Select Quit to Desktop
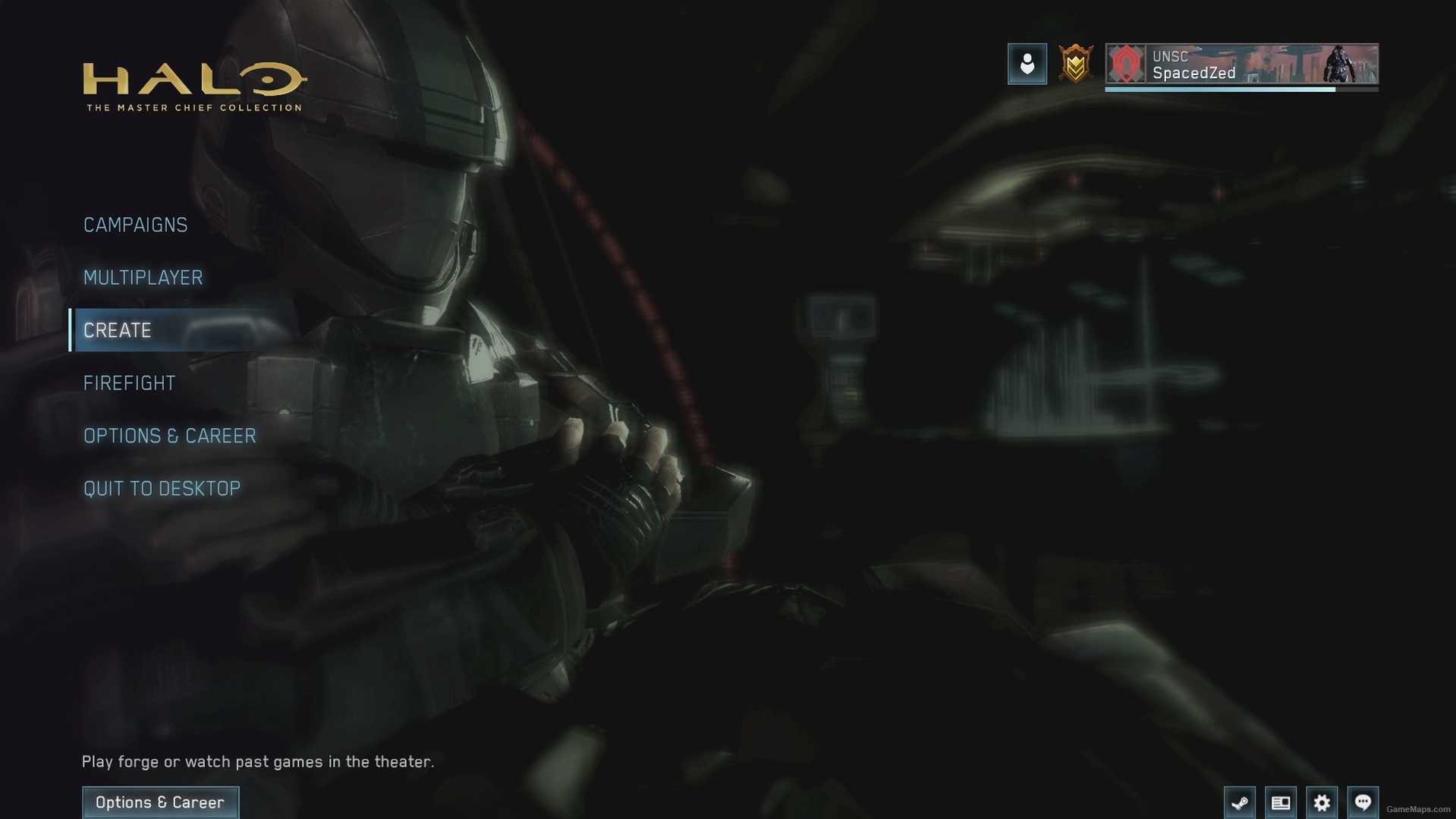The image size is (1456, 819). click(162, 488)
